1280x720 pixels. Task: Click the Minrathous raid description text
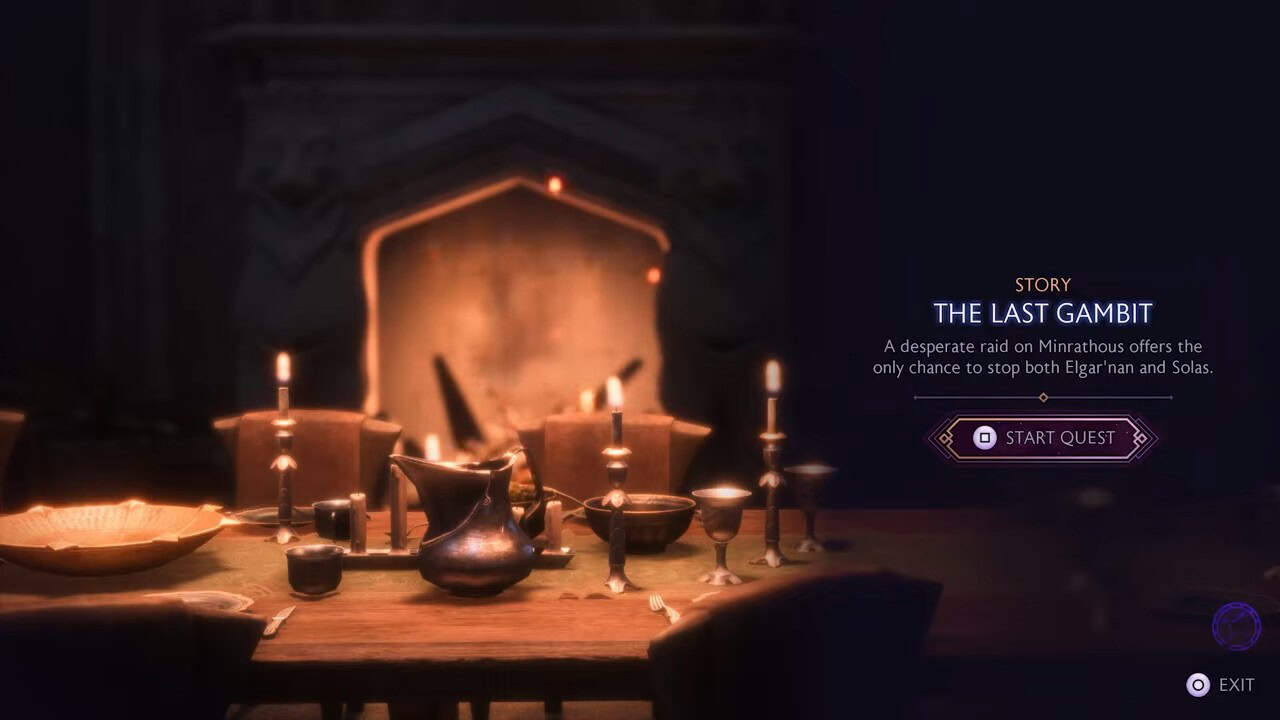tap(1043, 357)
